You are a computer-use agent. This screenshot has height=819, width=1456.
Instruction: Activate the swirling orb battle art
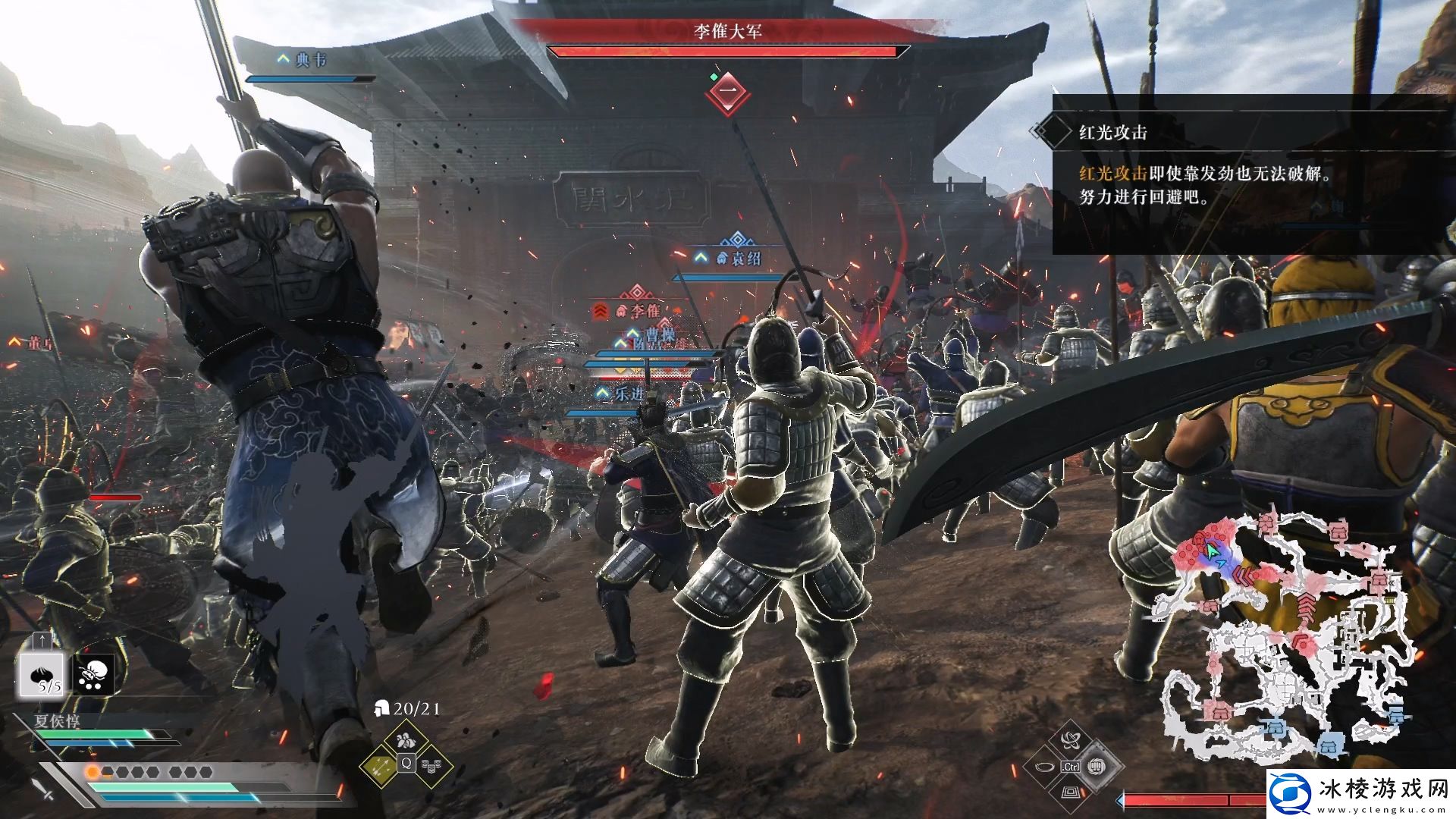click(x=1070, y=739)
